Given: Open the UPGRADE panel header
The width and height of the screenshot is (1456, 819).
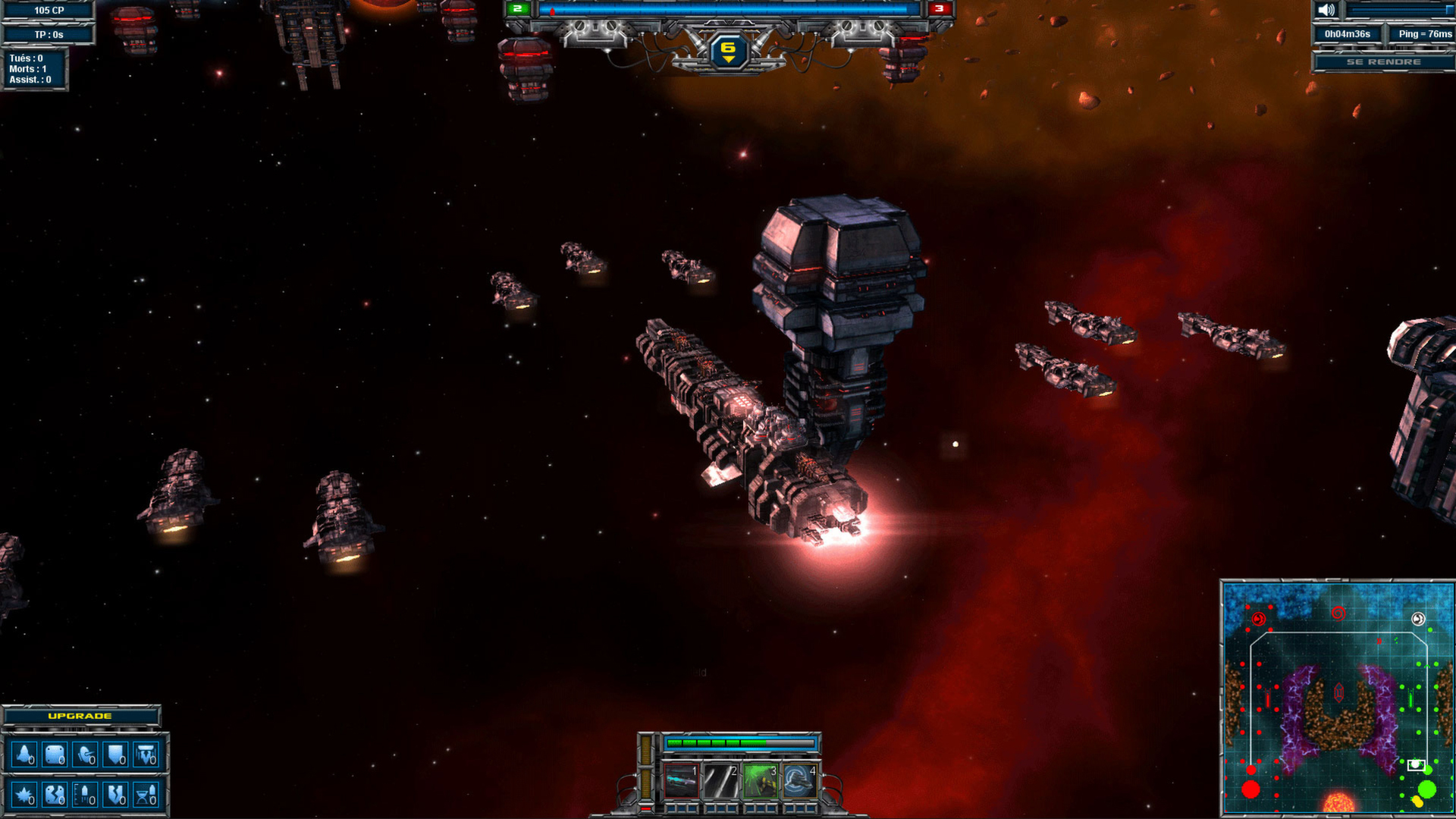Looking at the screenshot, I should [80, 716].
